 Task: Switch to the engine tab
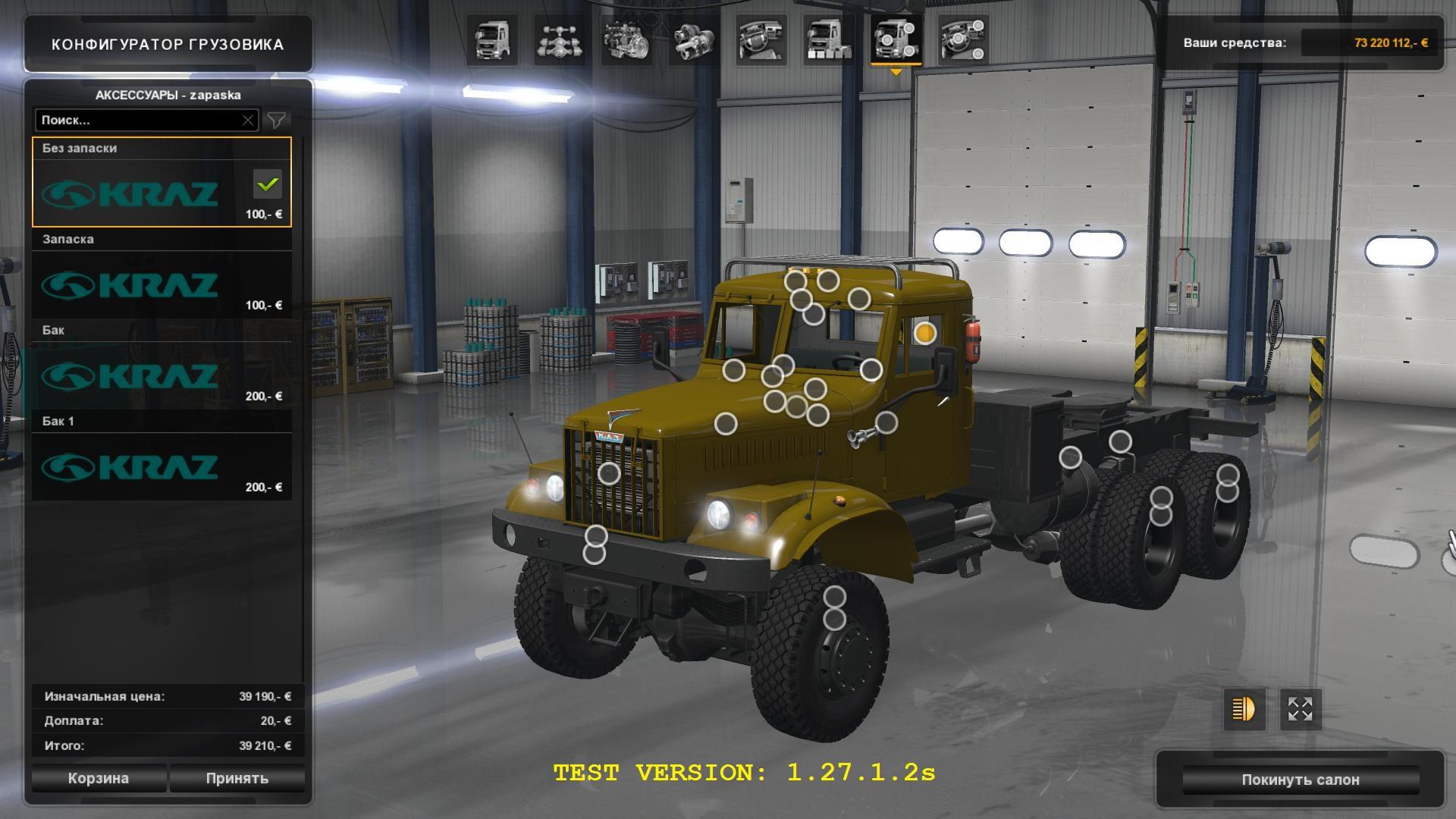coord(627,40)
